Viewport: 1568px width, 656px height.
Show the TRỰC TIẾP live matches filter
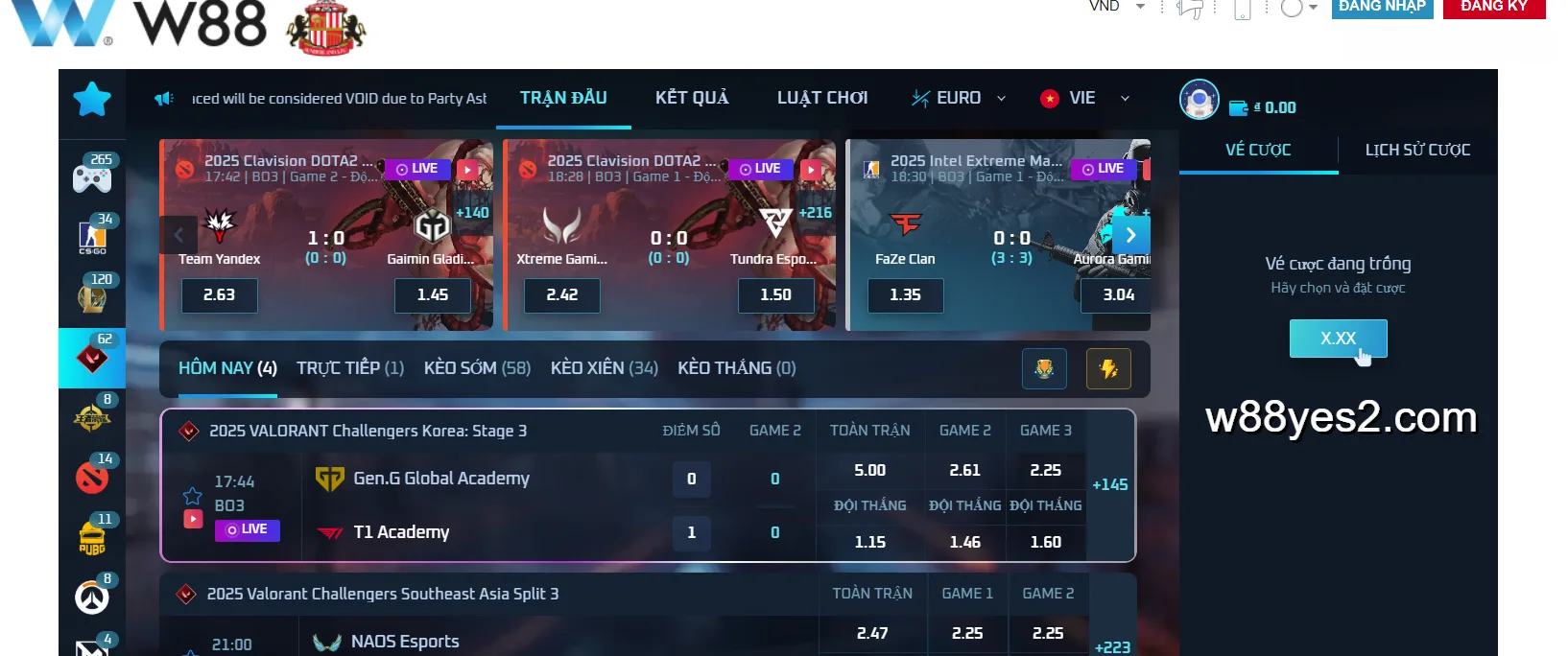pos(349,368)
